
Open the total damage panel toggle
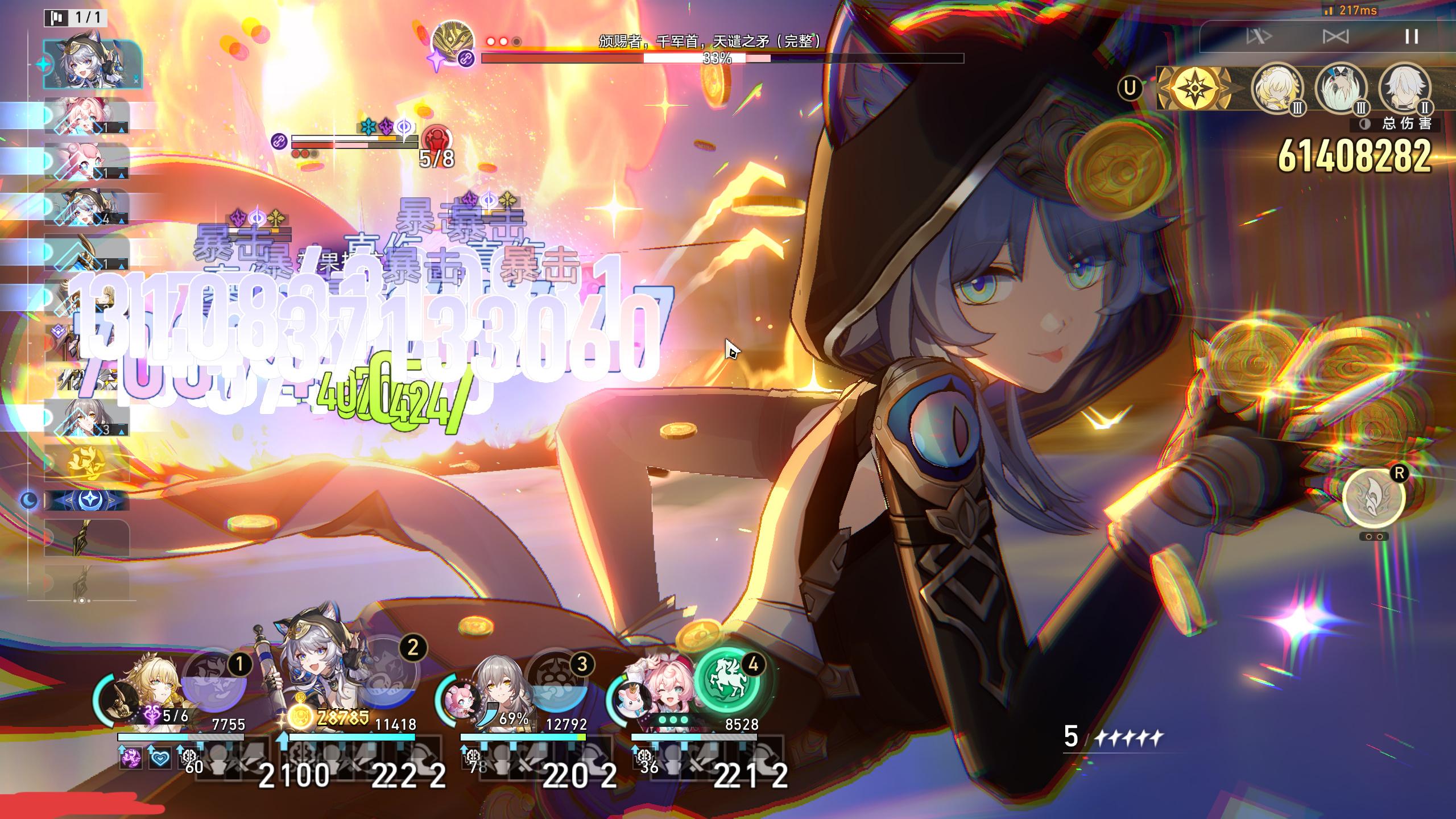point(1365,125)
